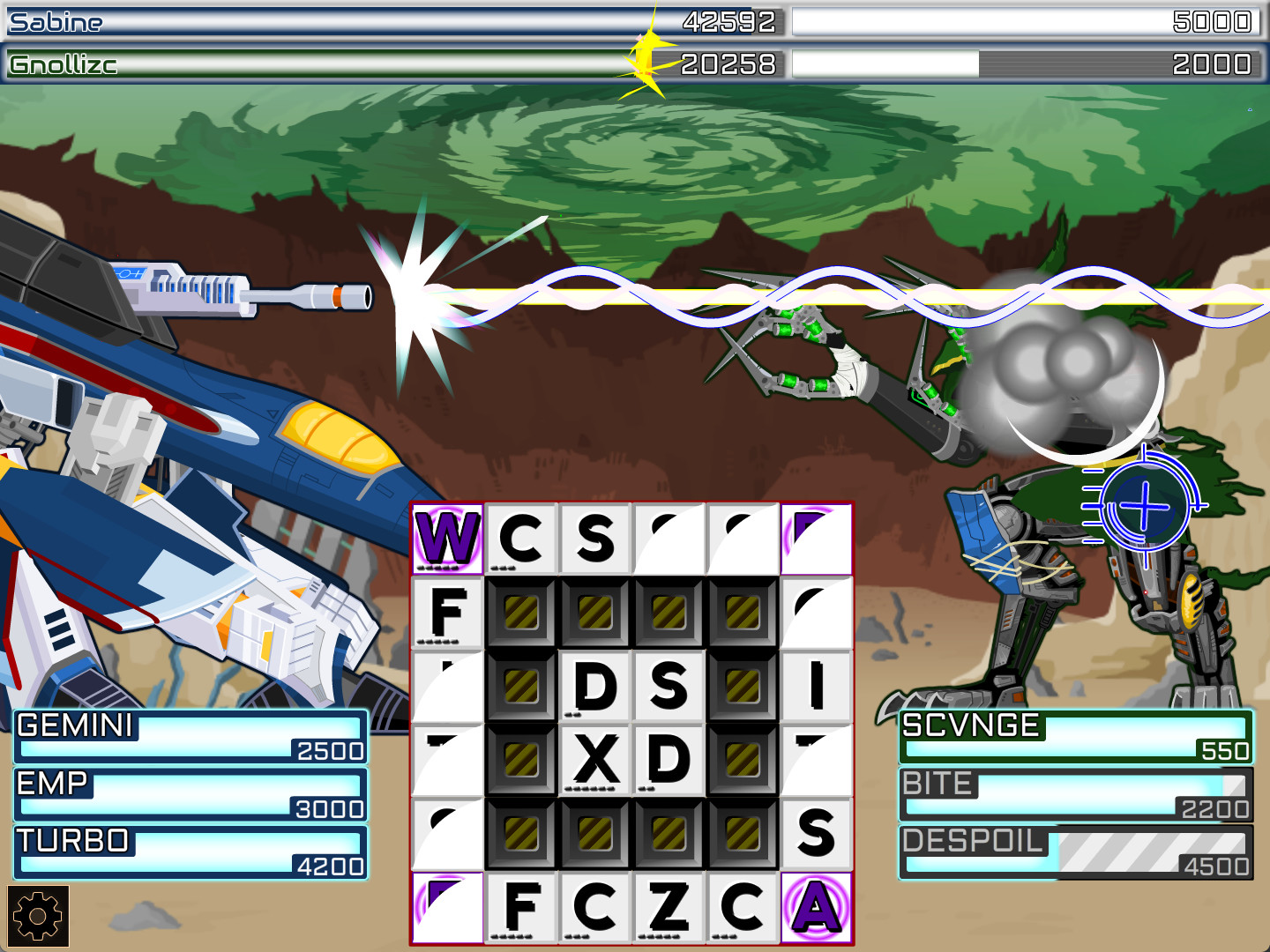
Task: Click the targeting reticle on Gnollizc
Action: (x=1144, y=505)
